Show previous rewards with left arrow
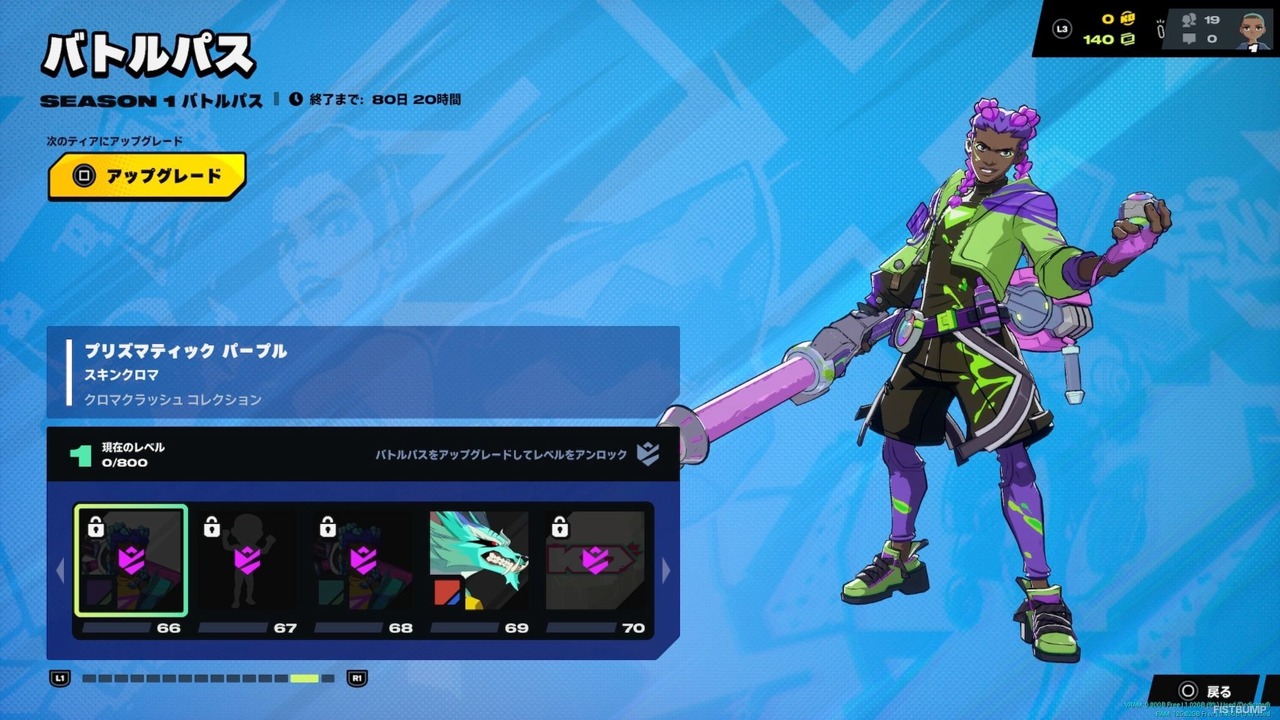This screenshot has height=720, width=1280. 59,571
